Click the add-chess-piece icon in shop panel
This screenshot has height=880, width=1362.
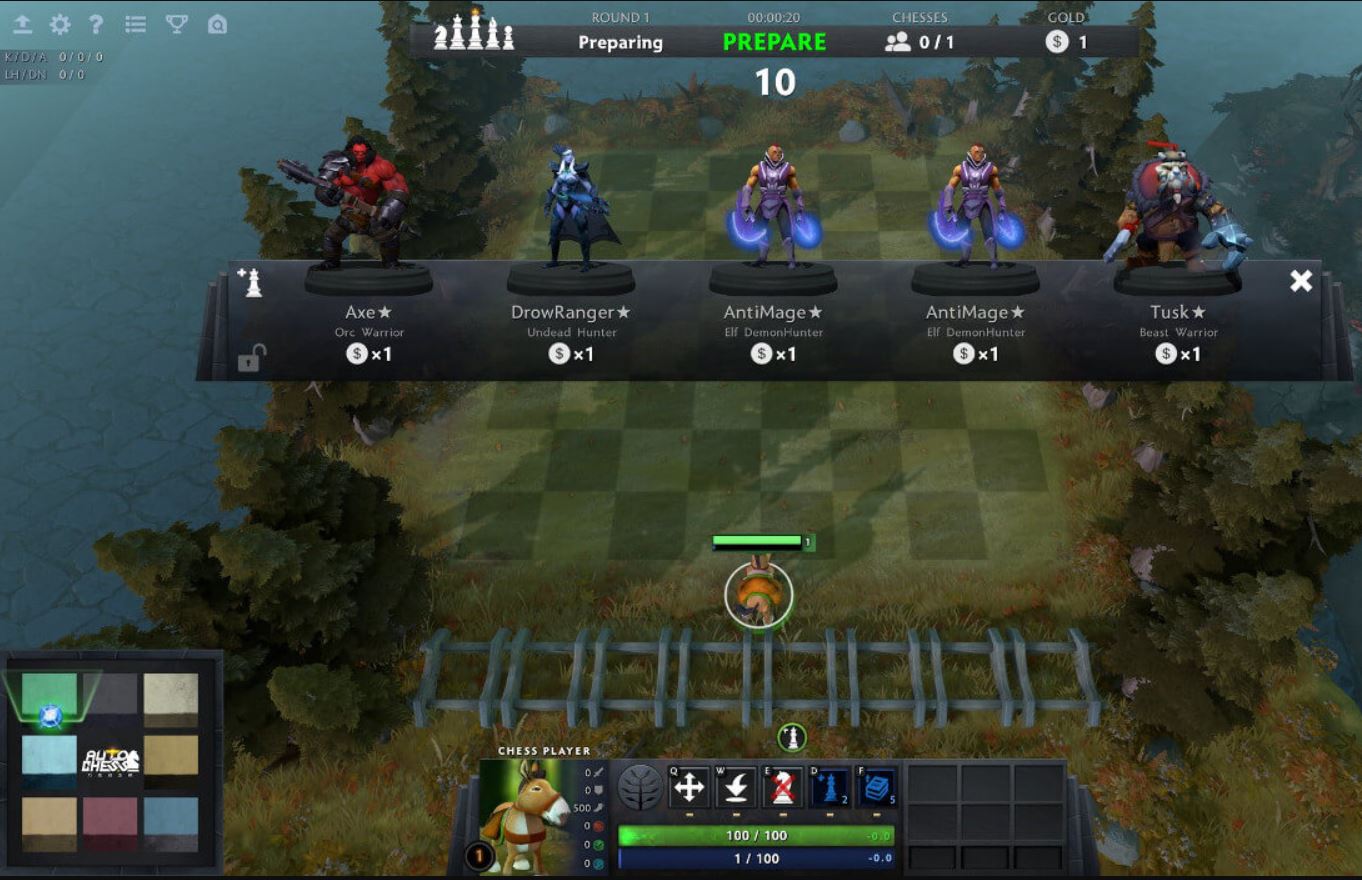tap(250, 282)
